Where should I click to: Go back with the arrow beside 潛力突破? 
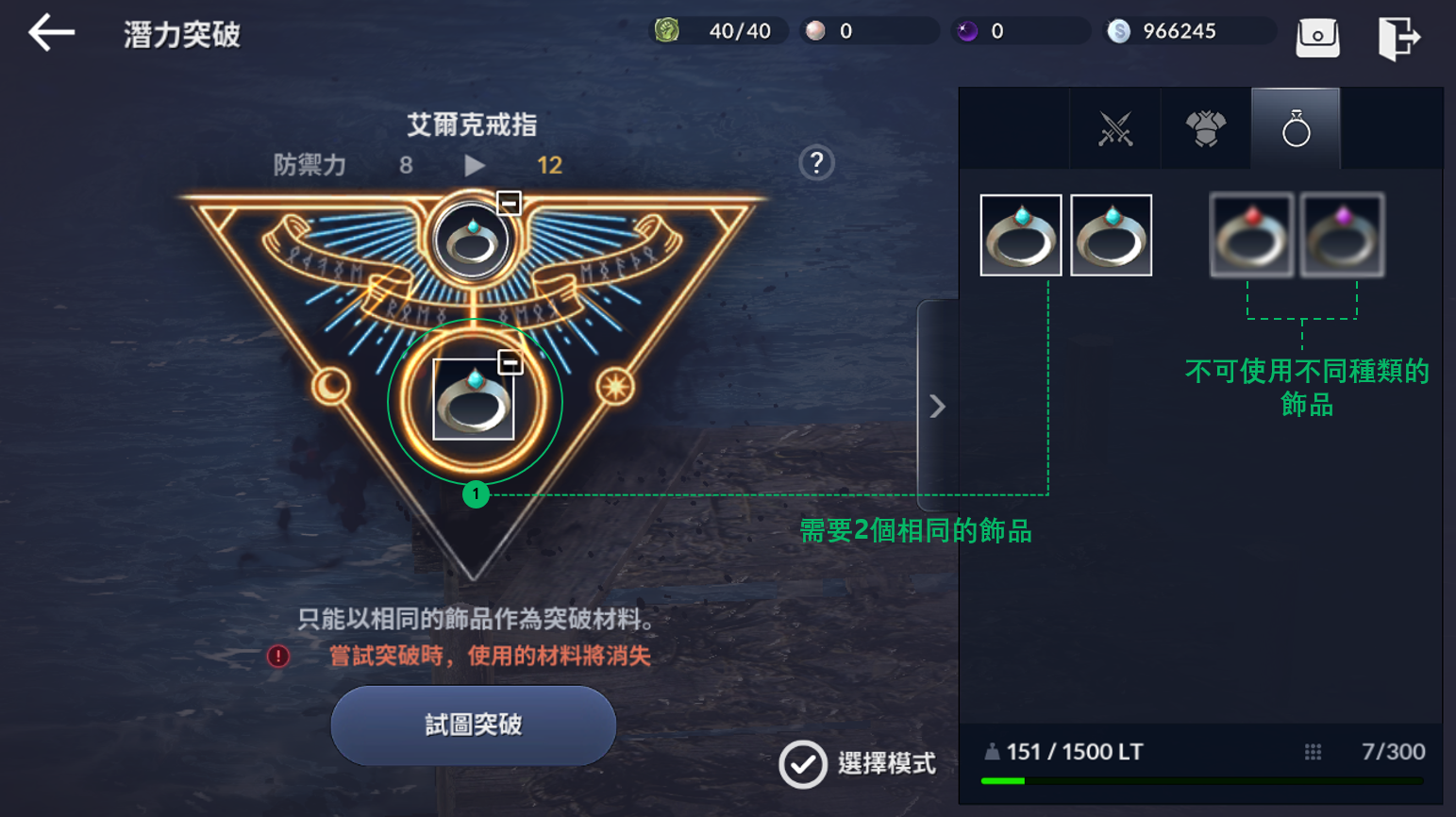pyautogui.click(x=50, y=31)
